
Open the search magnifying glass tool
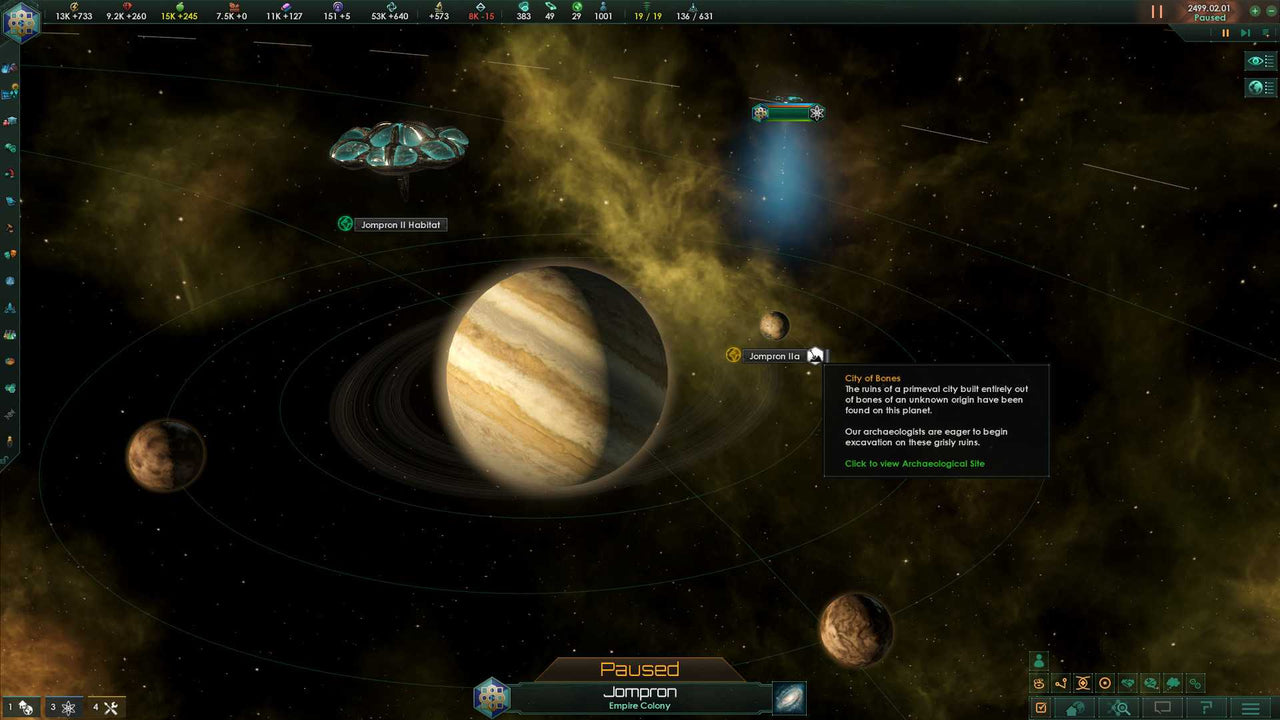[x=1120, y=708]
